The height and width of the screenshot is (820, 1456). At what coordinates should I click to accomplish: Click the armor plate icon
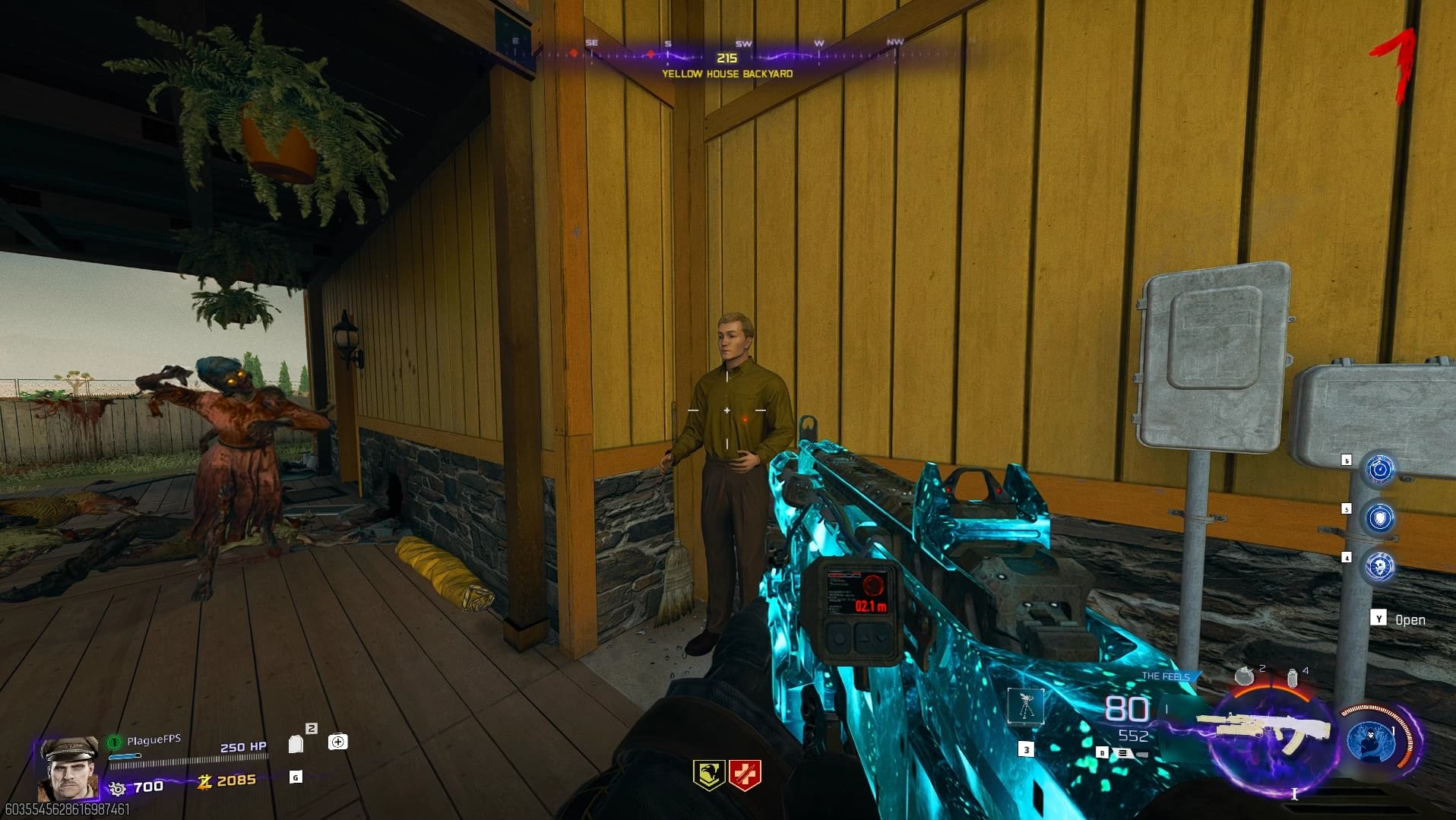[296, 743]
